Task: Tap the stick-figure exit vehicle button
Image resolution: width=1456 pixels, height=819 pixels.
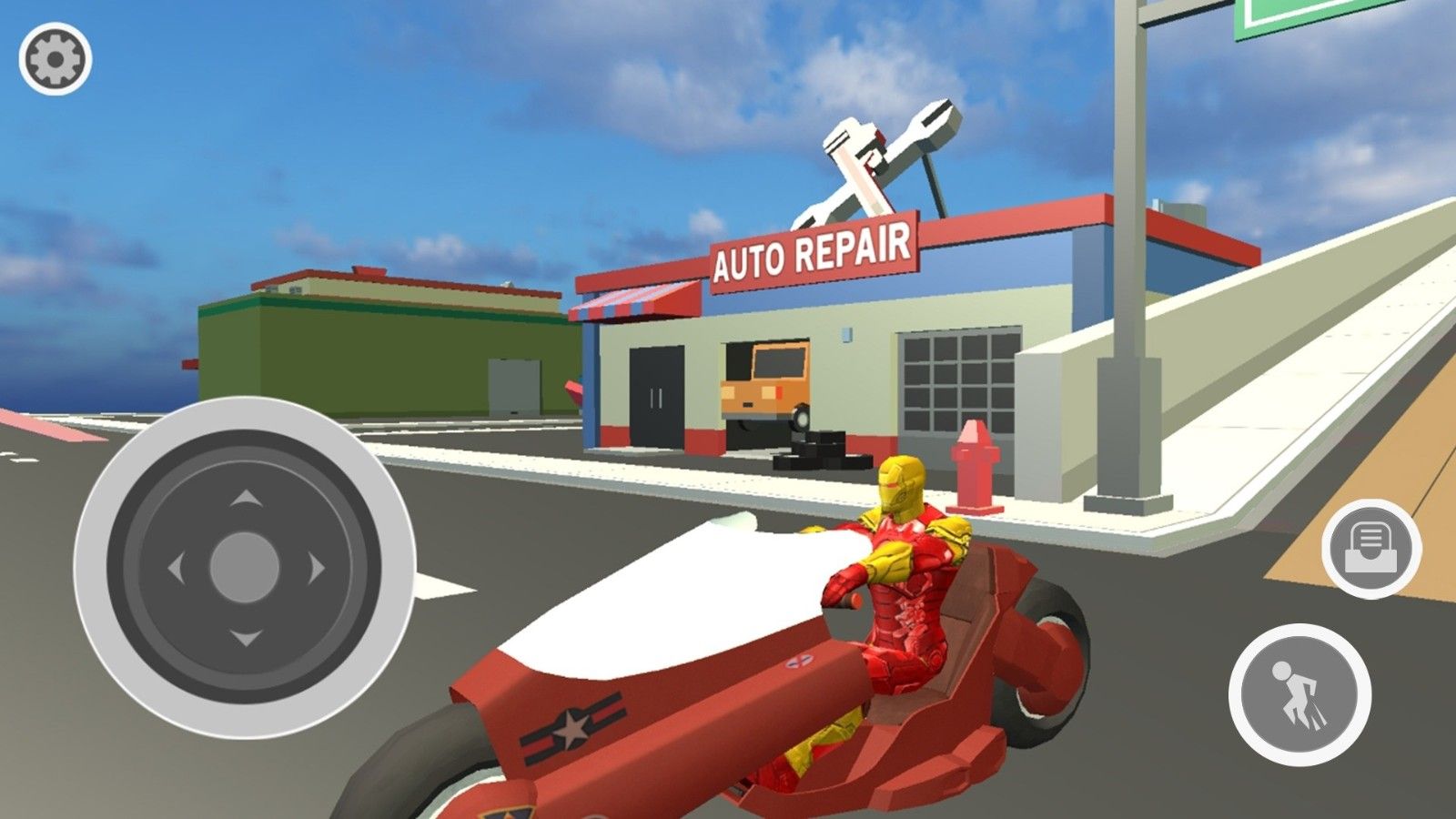Action: coord(1299,695)
